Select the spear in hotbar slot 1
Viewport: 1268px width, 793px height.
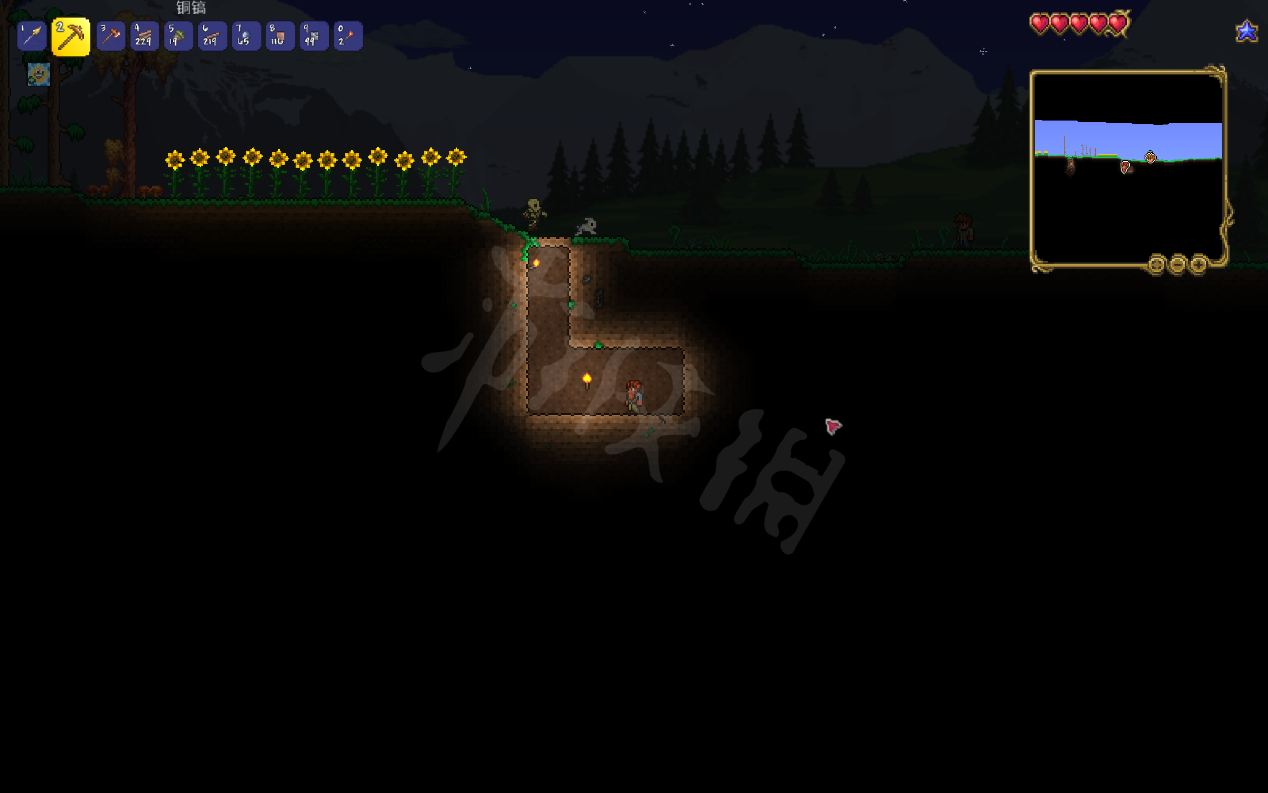(32, 37)
